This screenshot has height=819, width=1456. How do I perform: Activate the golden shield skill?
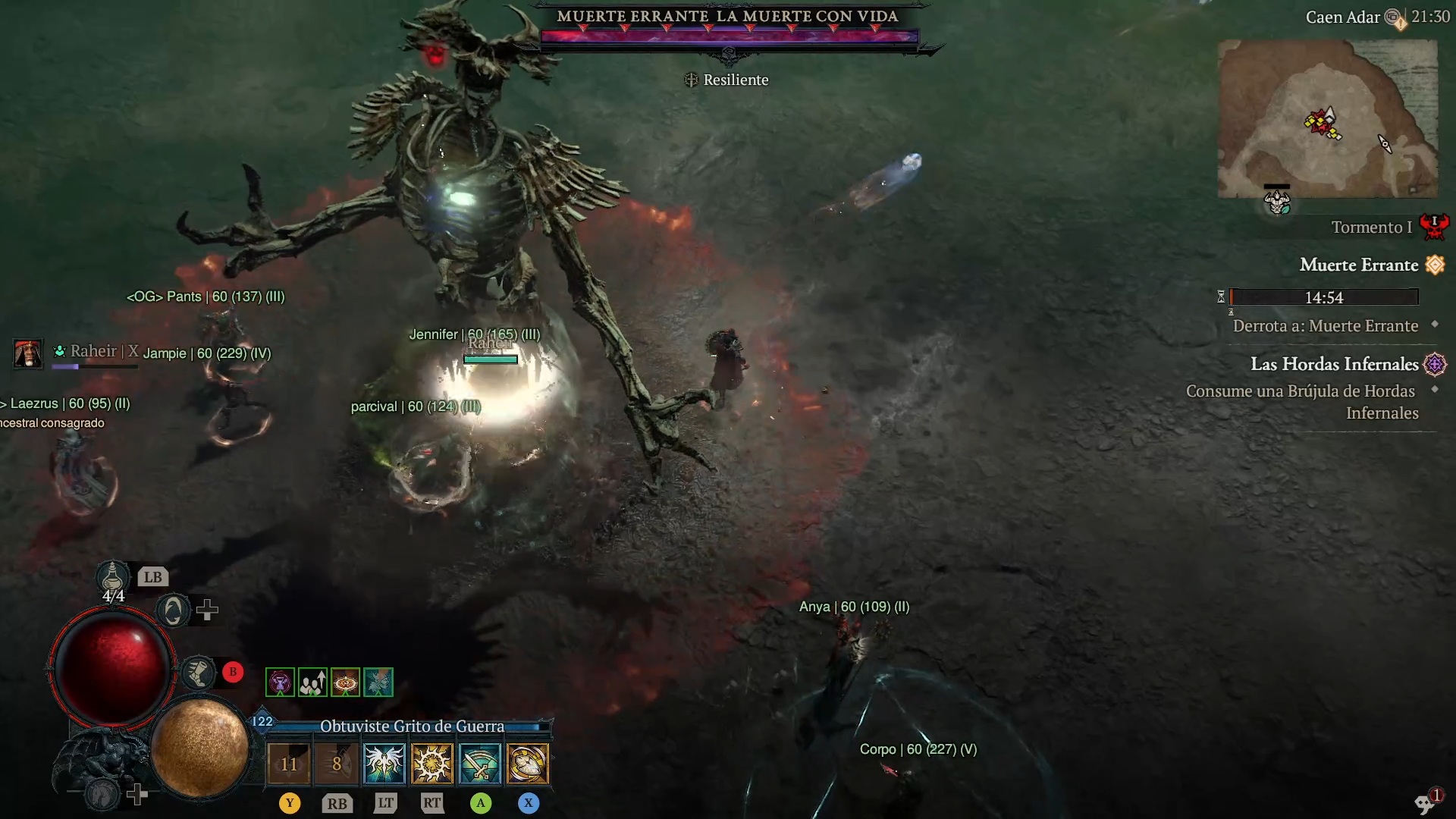click(x=528, y=763)
